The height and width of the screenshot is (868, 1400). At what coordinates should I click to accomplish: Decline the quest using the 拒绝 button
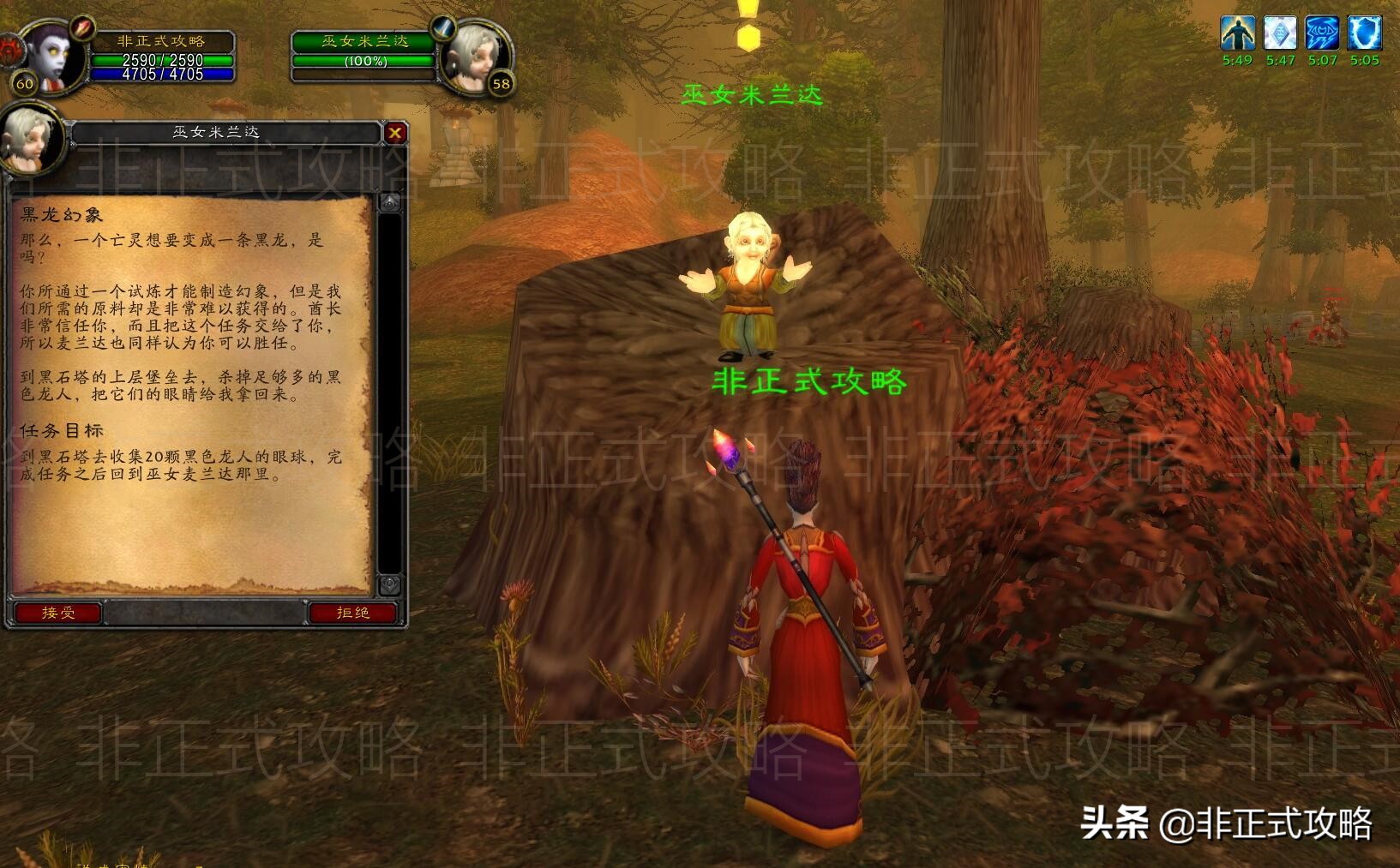click(352, 613)
